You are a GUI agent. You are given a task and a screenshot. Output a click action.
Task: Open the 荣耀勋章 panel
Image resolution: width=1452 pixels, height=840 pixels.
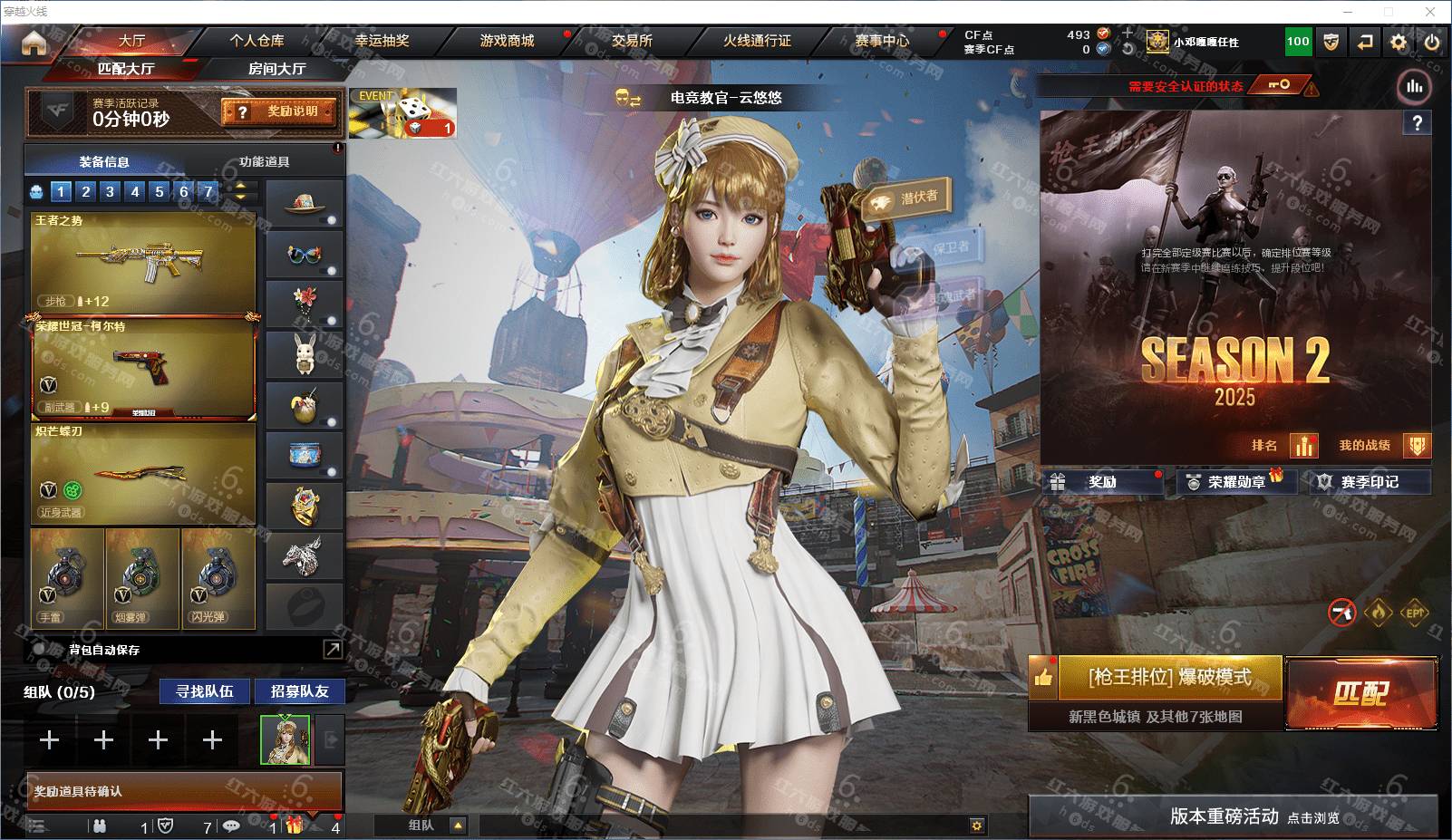pyautogui.click(x=1236, y=482)
